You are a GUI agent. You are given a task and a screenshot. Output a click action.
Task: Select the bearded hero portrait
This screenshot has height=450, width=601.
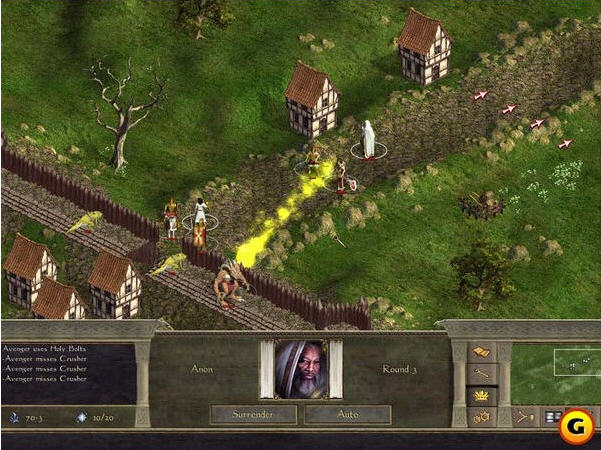click(x=300, y=369)
